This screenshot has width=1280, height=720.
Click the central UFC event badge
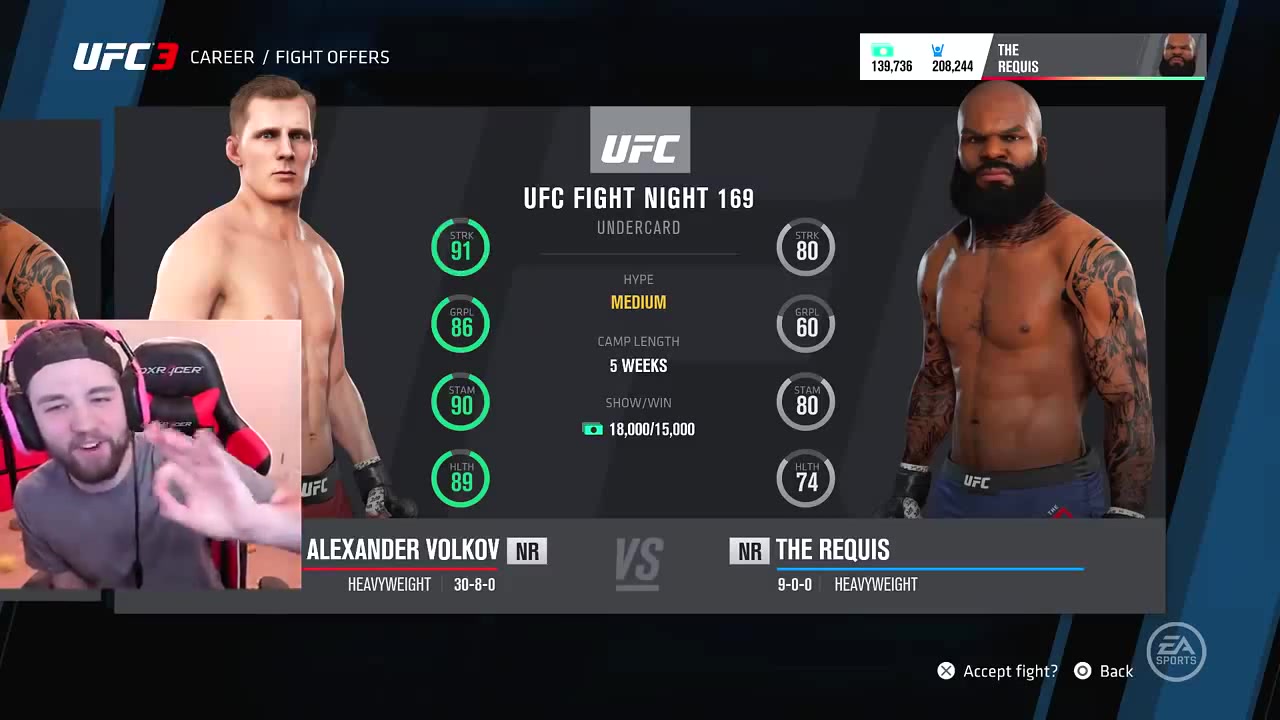639,140
